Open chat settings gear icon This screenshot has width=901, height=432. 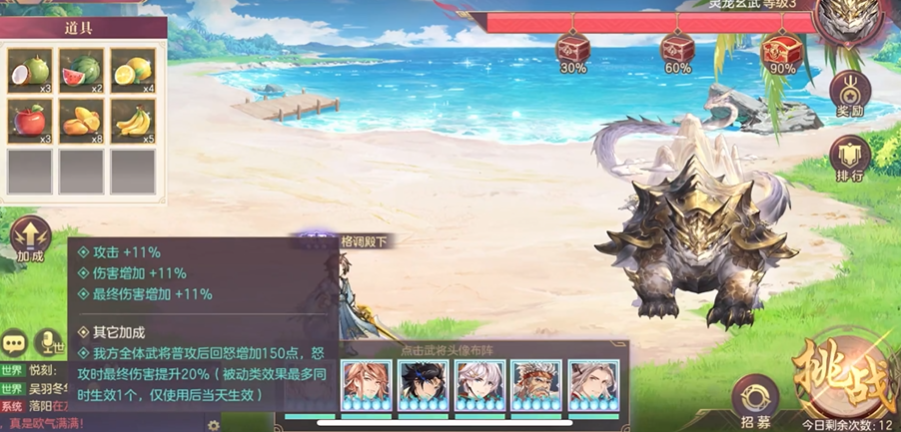212,424
